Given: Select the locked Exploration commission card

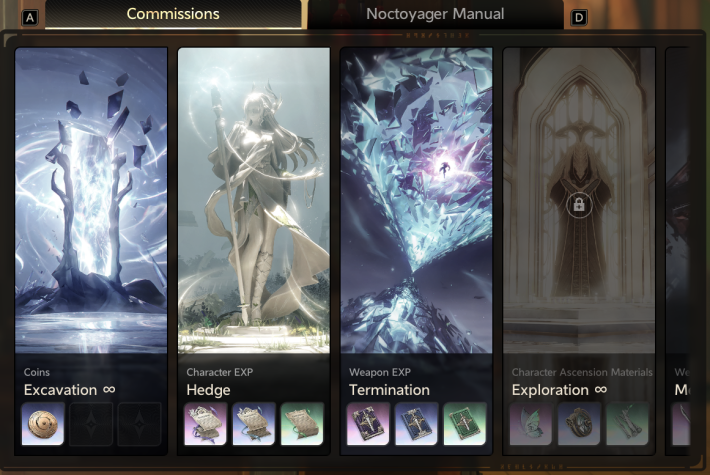Looking at the screenshot, I should tap(579, 220).
